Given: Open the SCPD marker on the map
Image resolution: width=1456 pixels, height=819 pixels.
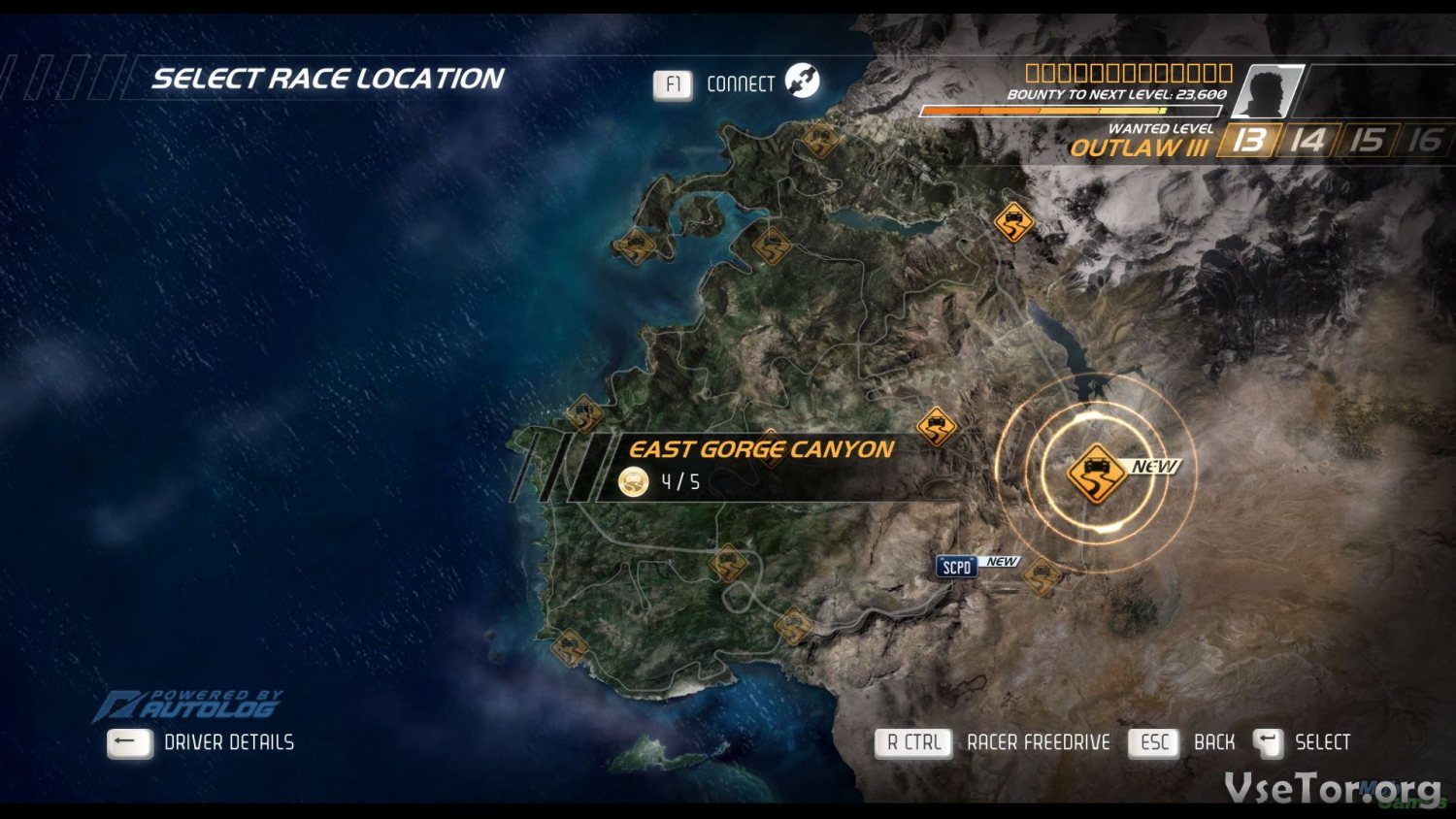Looking at the screenshot, I should [x=956, y=567].
